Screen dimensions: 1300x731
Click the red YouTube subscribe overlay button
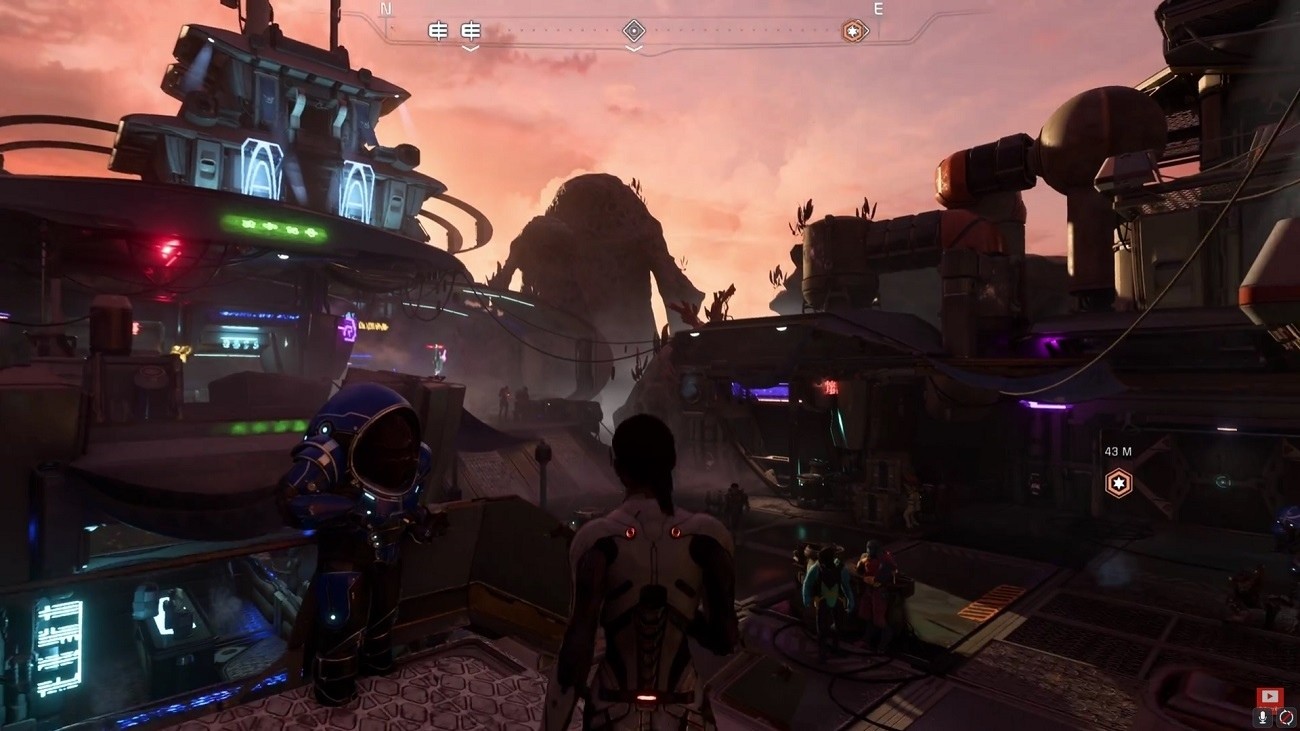coord(1268,696)
